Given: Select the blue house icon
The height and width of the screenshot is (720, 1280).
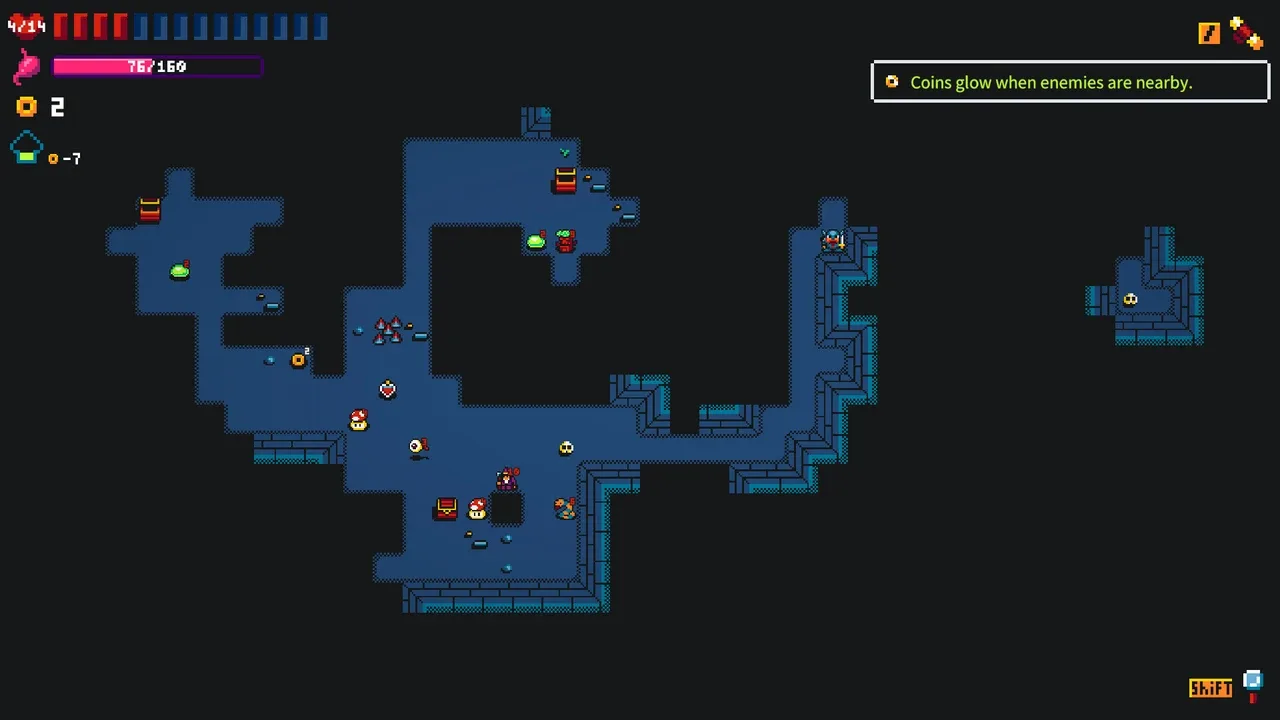Looking at the screenshot, I should coord(27,149).
